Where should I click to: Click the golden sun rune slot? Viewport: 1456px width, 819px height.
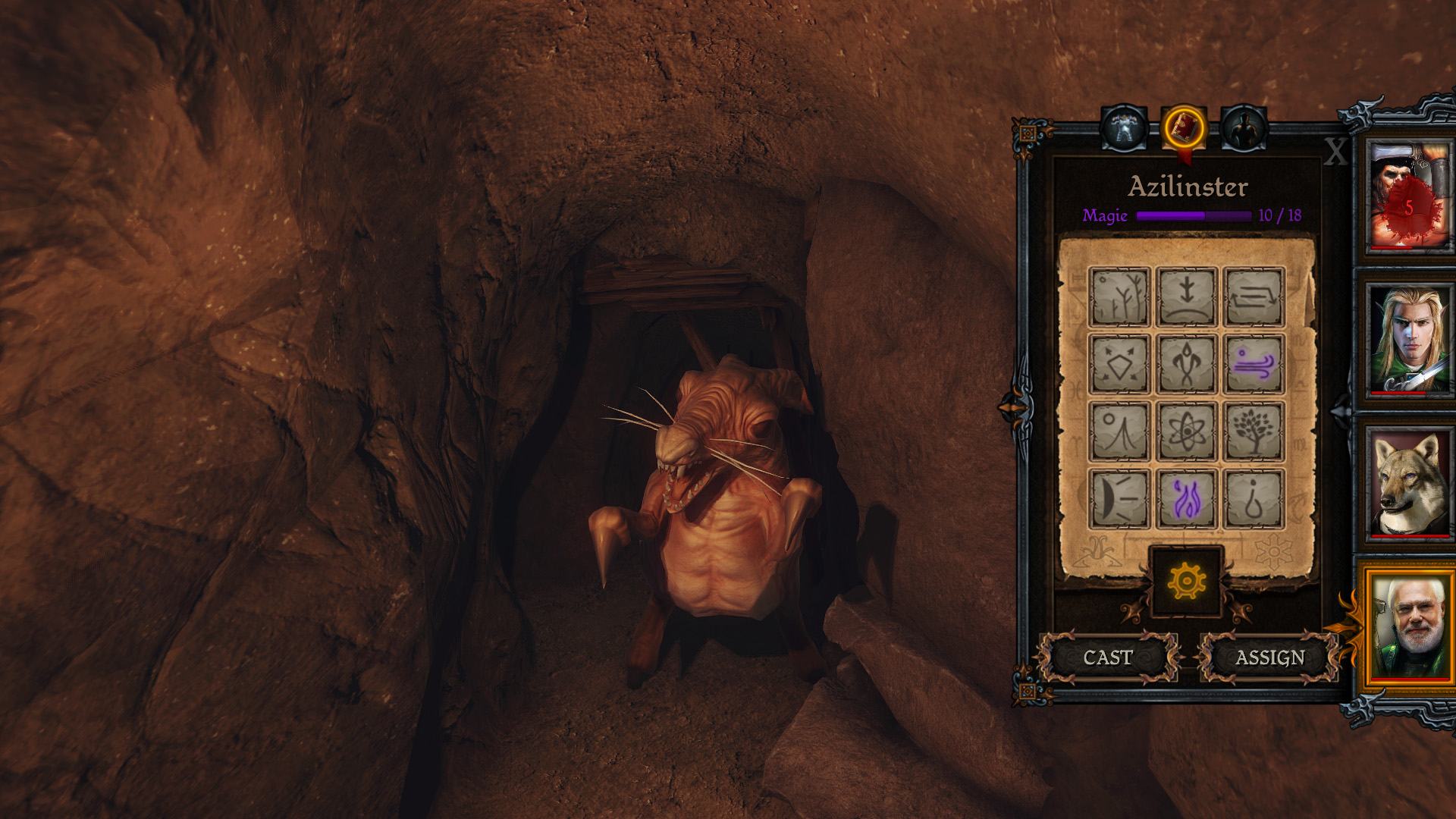1186,582
